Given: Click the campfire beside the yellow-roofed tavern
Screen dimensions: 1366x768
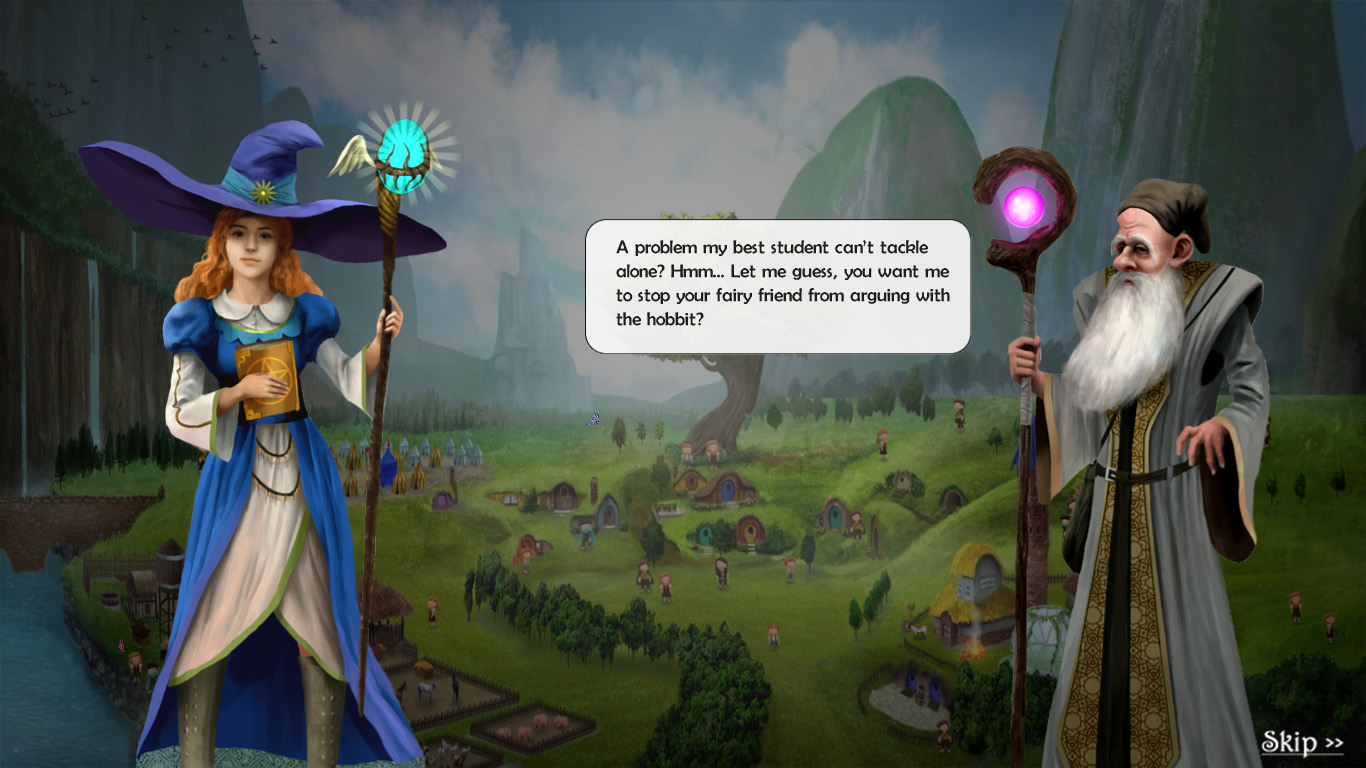Looking at the screenshot, I should (976, 648).
